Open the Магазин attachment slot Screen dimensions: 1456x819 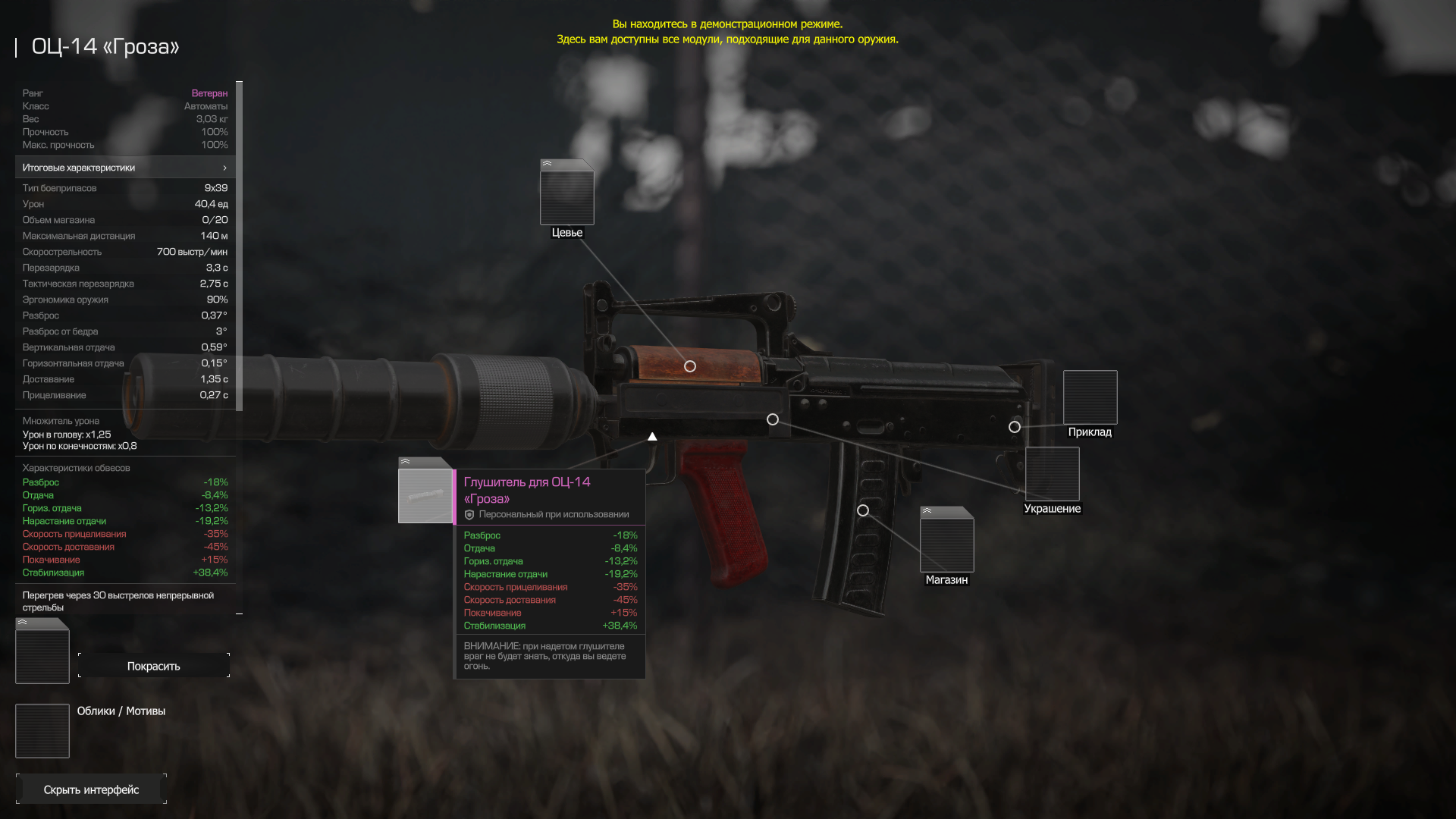coord(946,541)
